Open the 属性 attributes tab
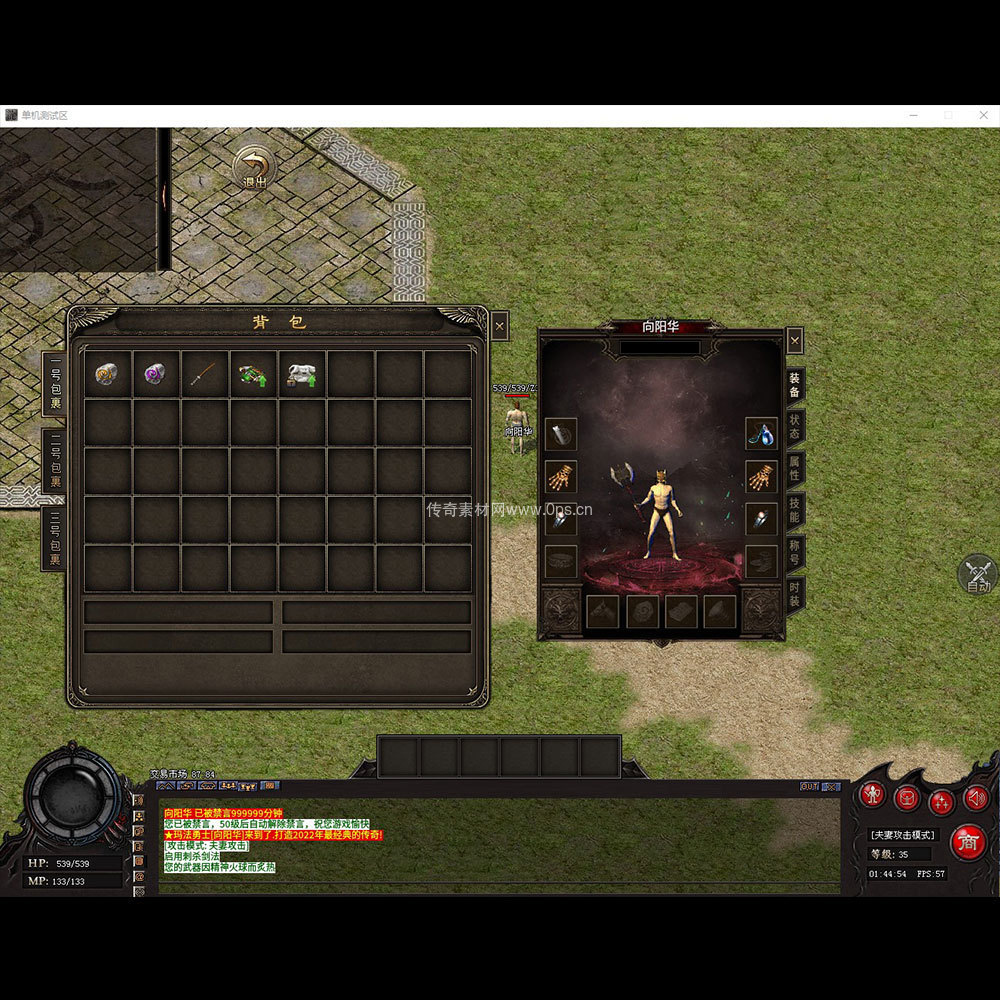Image resolution: width=1000 pixels, height=1000 pixels. (x=794, y=468)
